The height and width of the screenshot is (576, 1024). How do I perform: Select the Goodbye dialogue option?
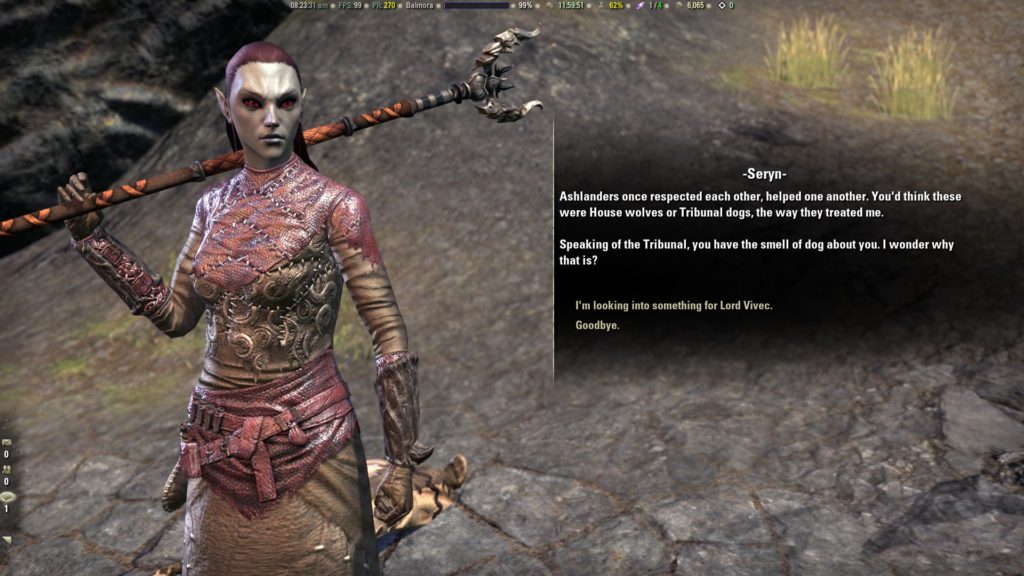coord(597,325)
